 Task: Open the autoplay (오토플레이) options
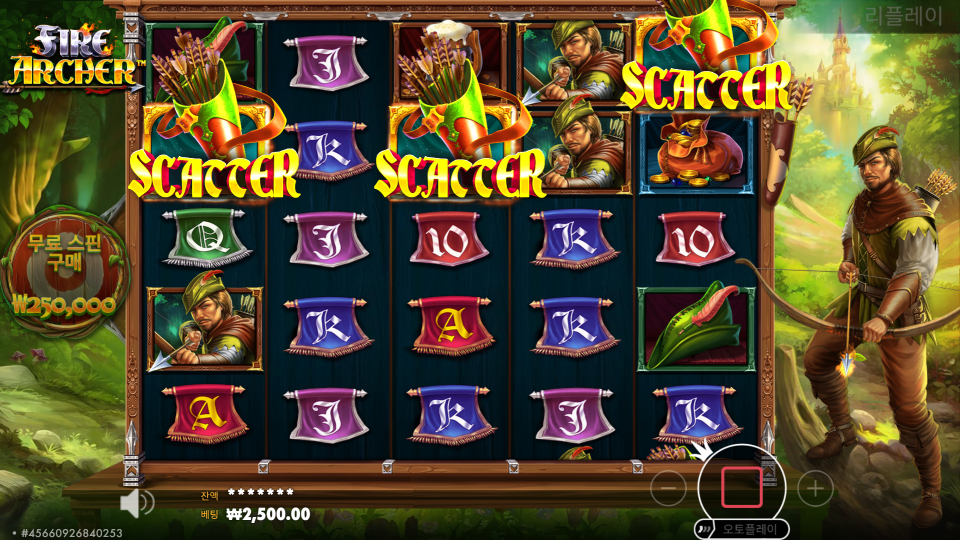click(741, 528)
